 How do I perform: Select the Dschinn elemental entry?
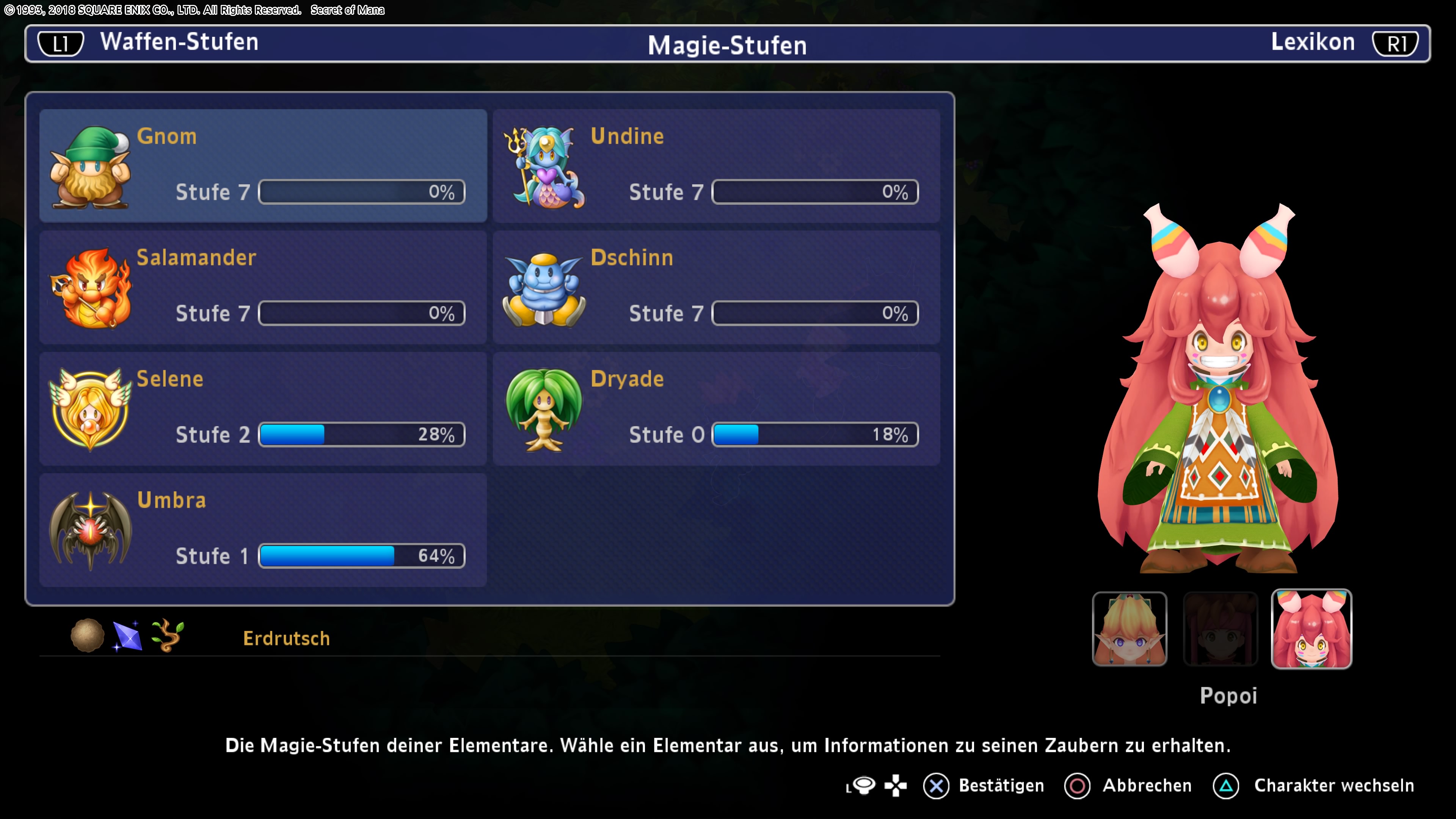(x=716, y=287)
